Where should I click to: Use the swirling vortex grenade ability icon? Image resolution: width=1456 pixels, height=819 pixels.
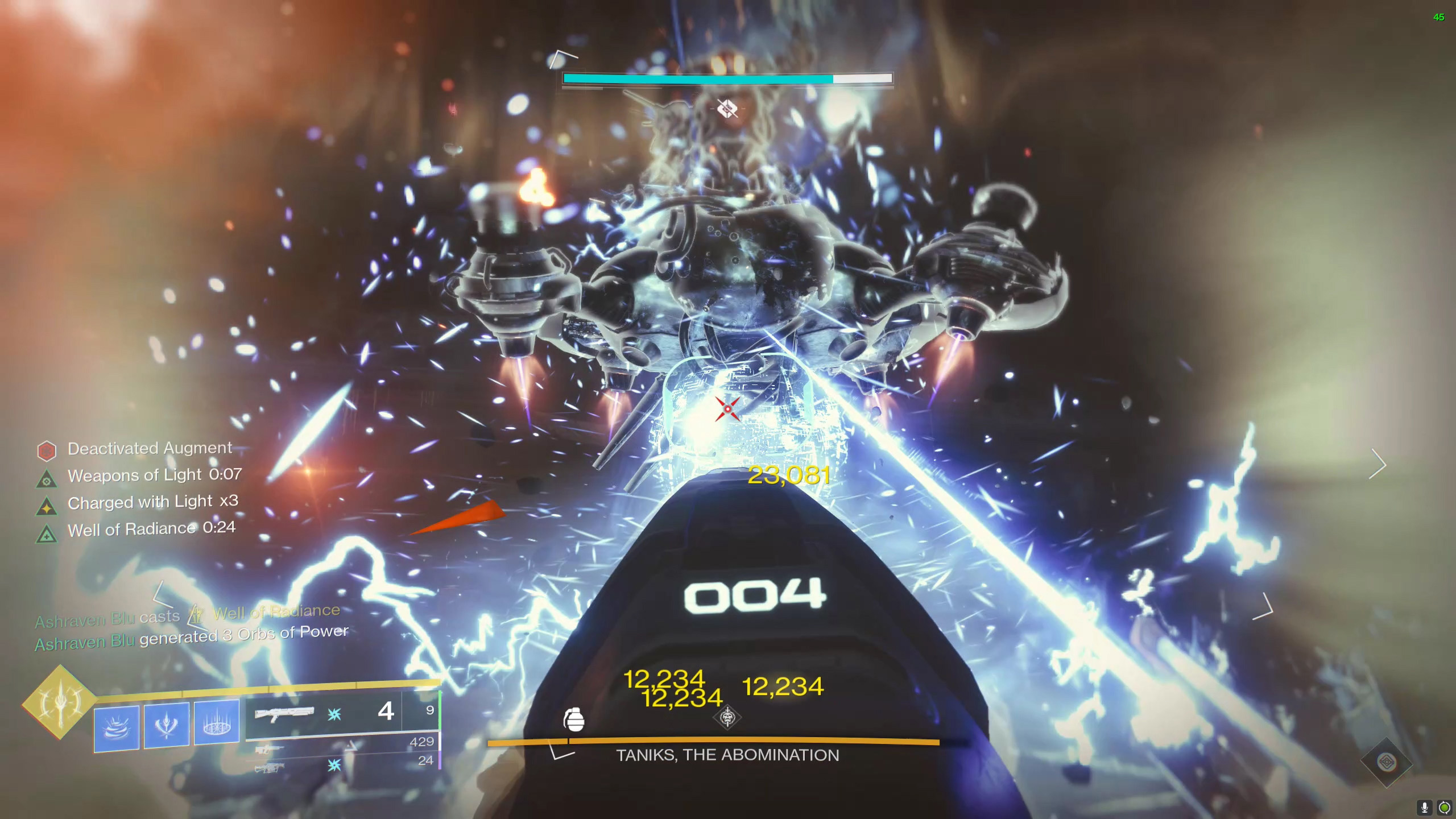[117, 727]
